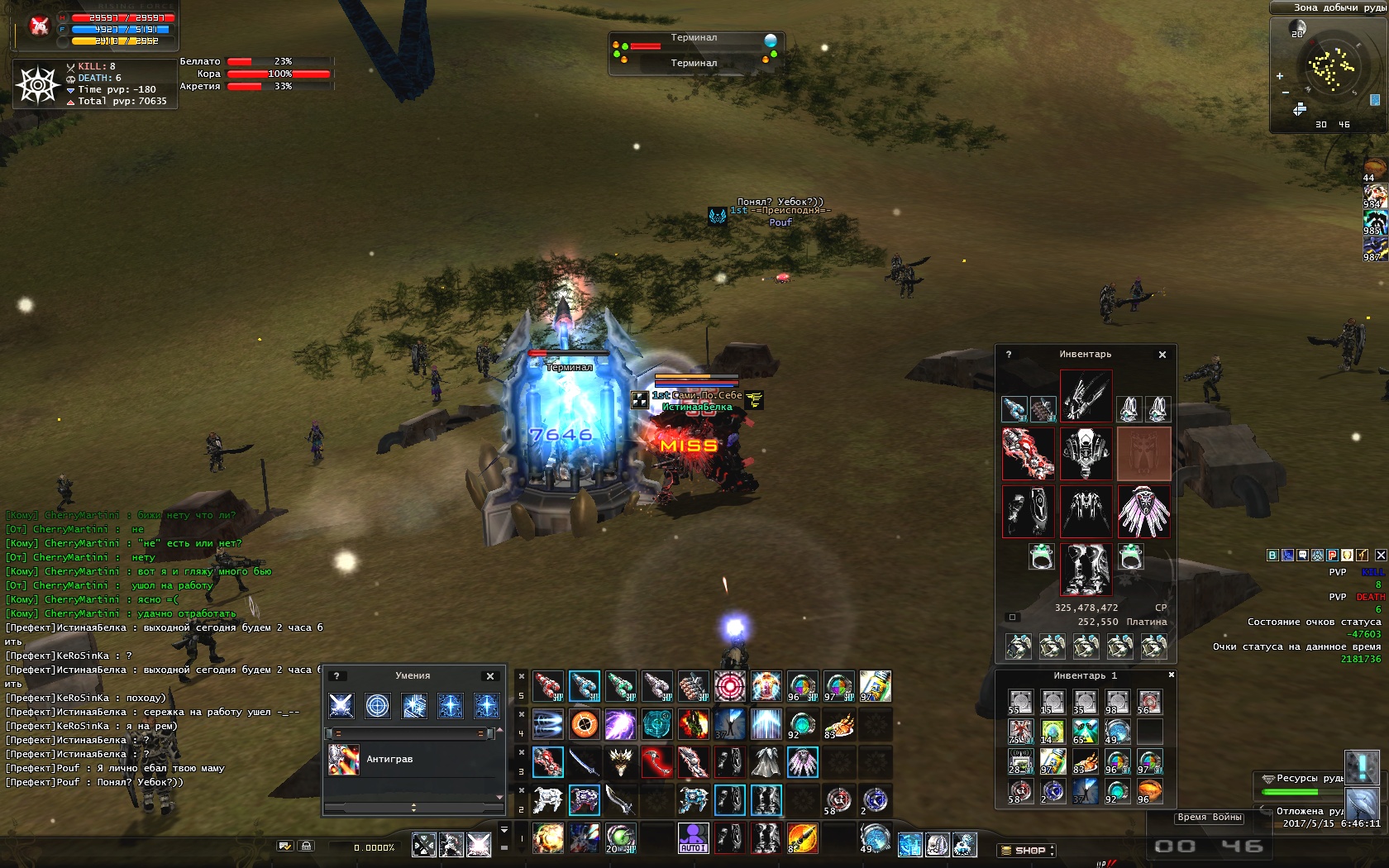This screenshot has height=868, width=1389.
Task: Select the orange nut item stack of 96
Action: (x=1149, y=791)
